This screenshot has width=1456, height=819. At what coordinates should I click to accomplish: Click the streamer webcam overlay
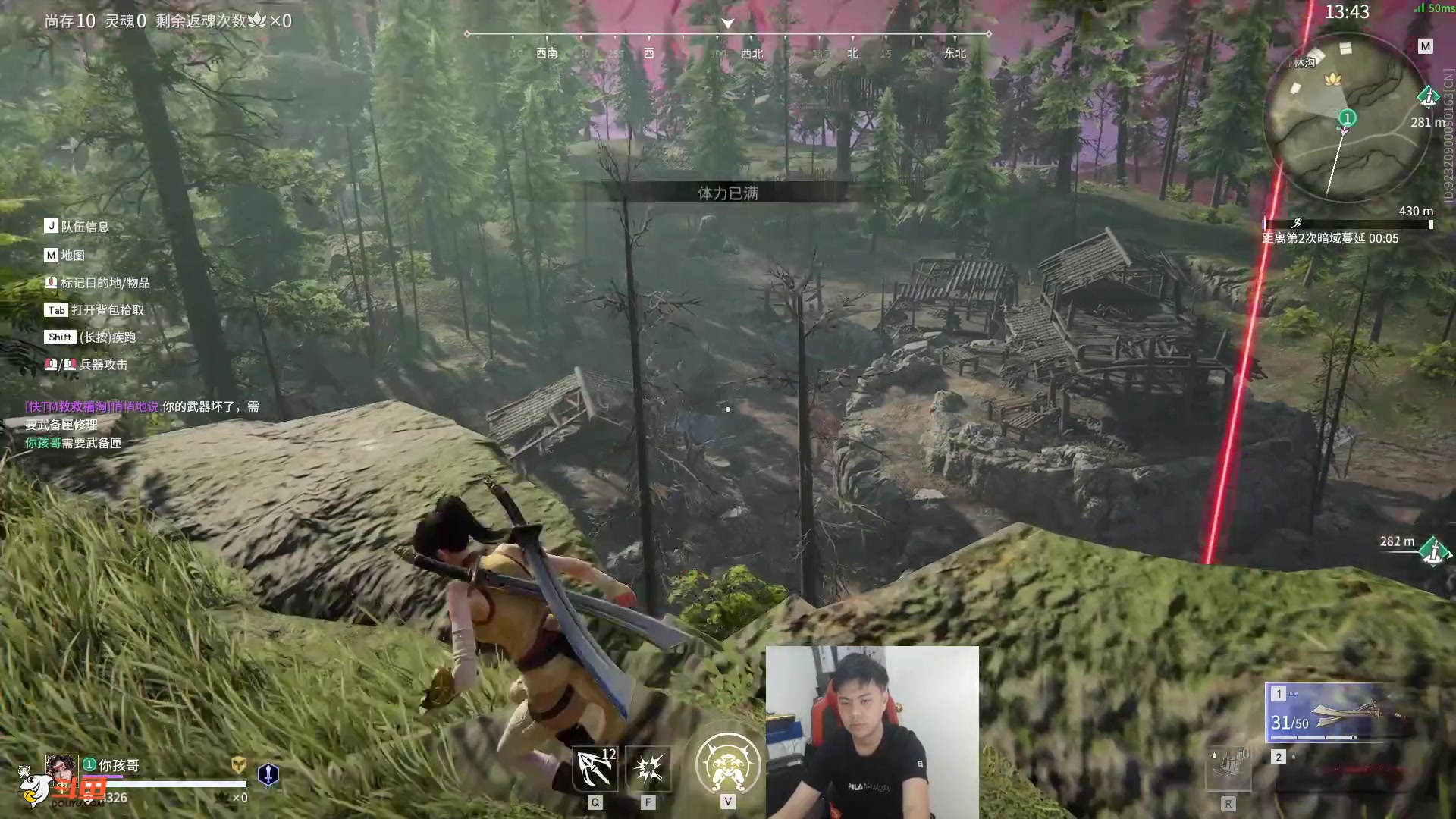pyautogui.click(x=872, y=732)
